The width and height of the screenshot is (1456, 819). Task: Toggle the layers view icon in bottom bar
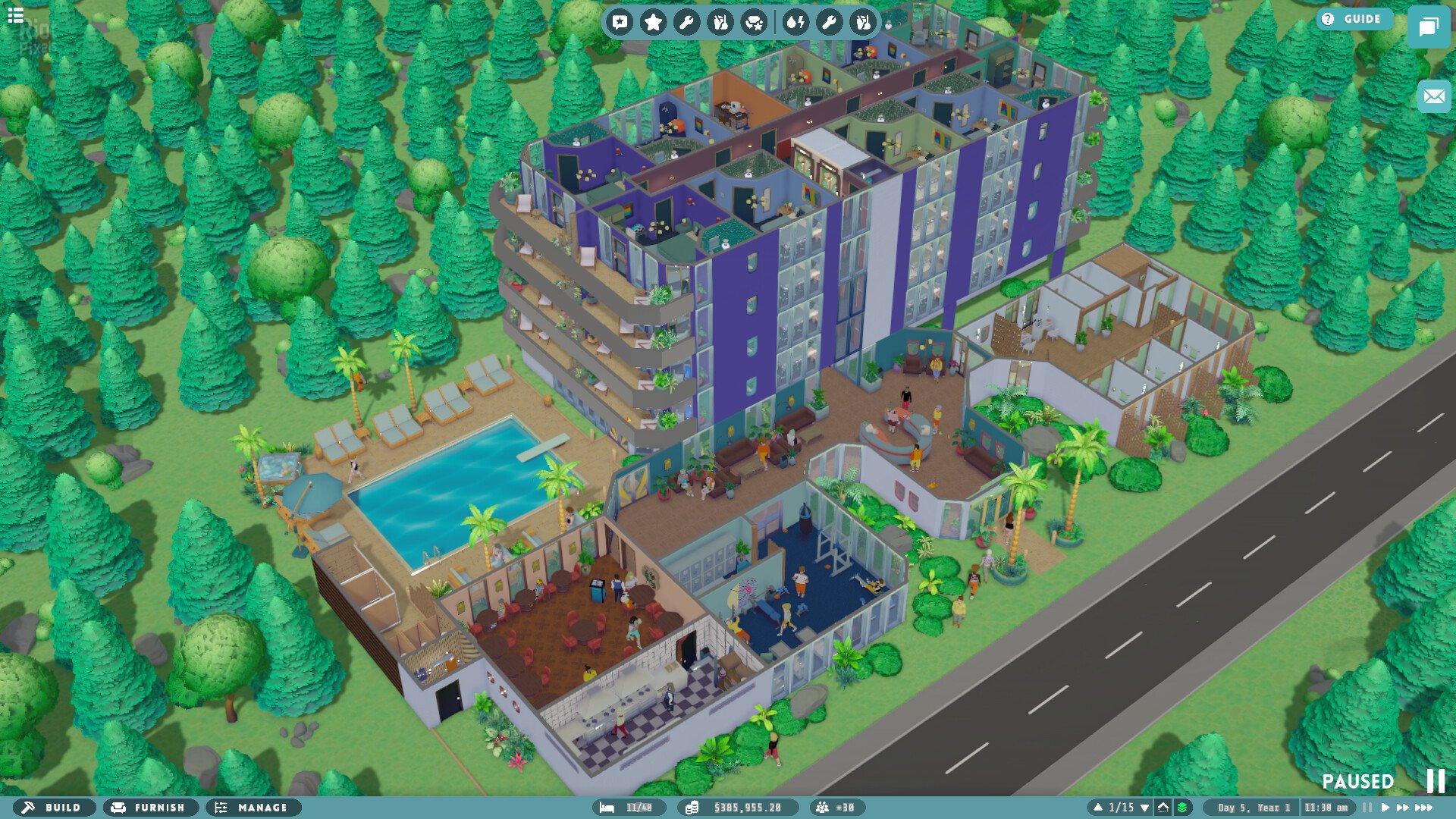tap(1183, 808)
